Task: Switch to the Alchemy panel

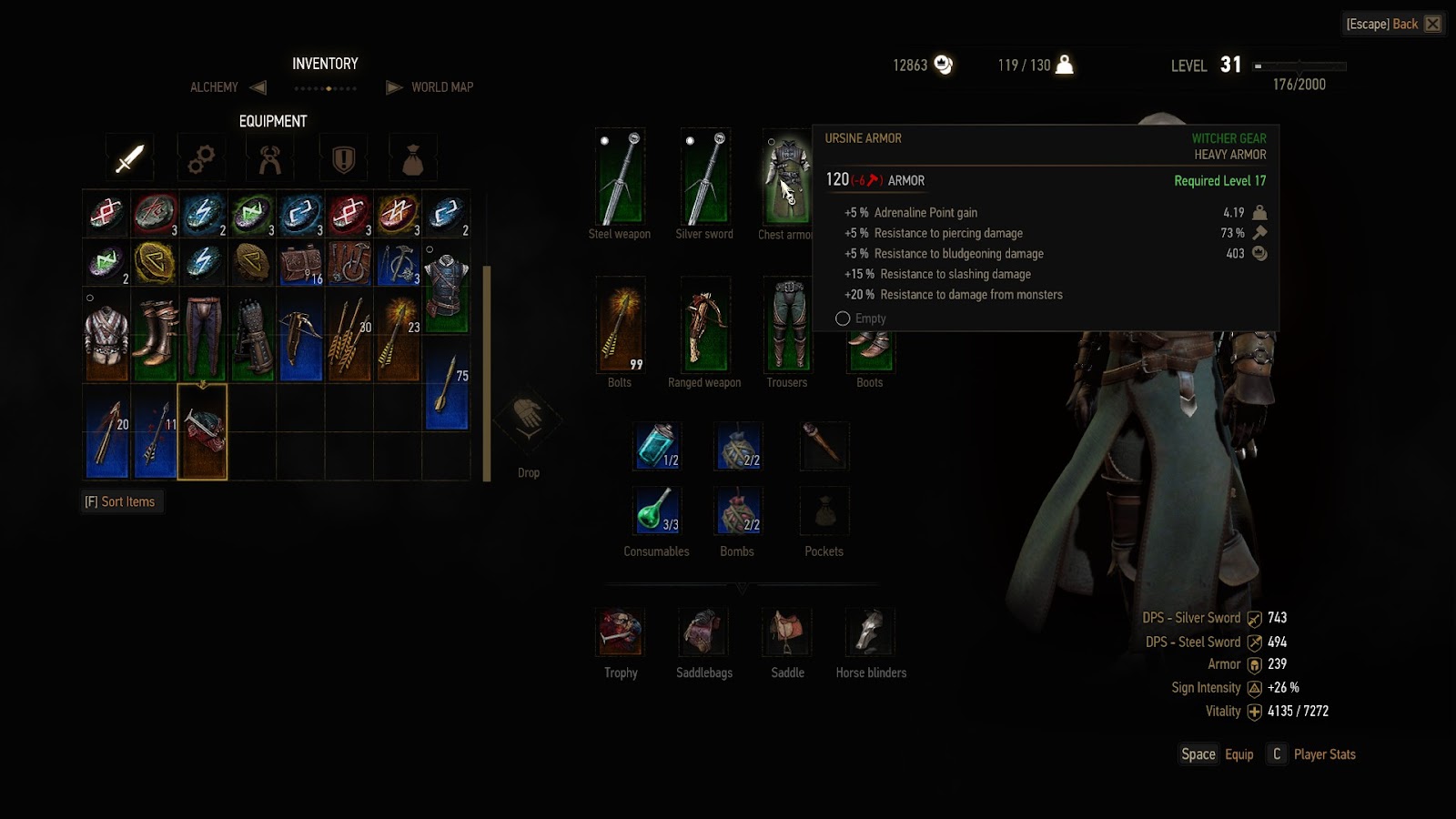Action: [x=215, y=87]
